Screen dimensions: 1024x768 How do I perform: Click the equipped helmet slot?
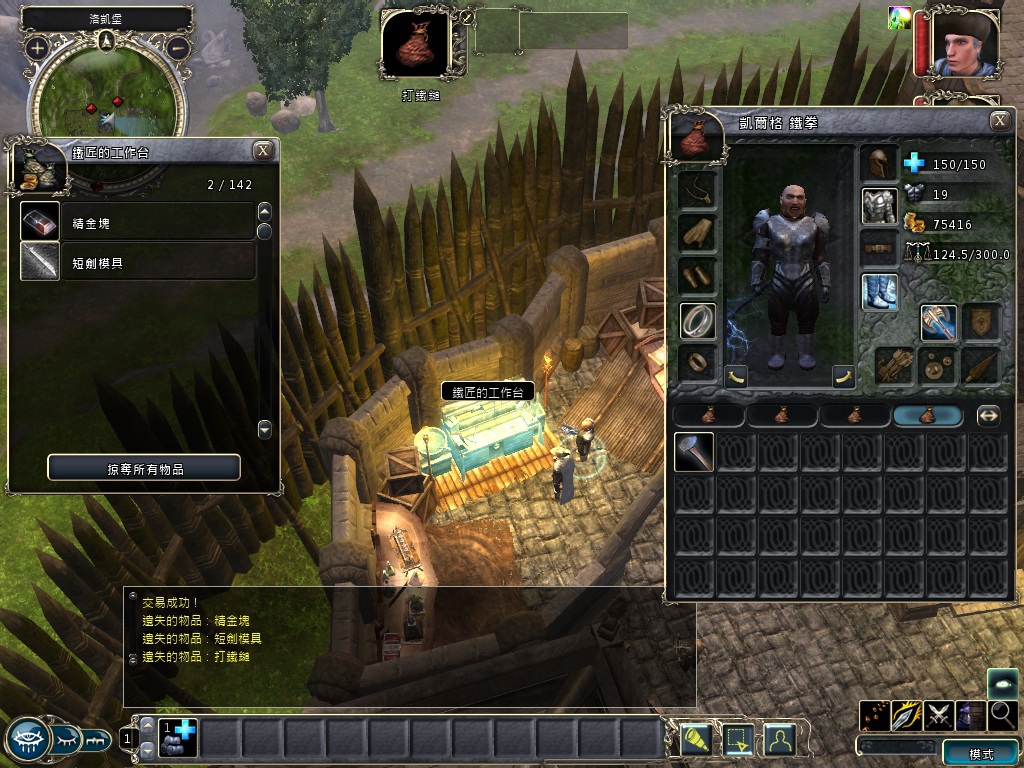[879, 164]
